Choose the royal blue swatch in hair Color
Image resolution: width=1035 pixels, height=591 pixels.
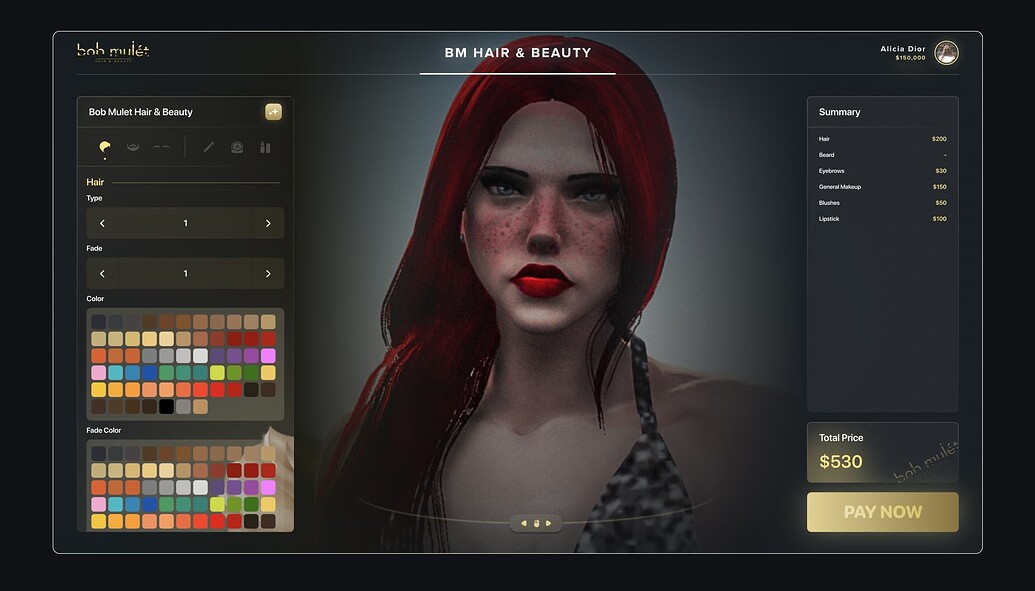tap(149, 373)
